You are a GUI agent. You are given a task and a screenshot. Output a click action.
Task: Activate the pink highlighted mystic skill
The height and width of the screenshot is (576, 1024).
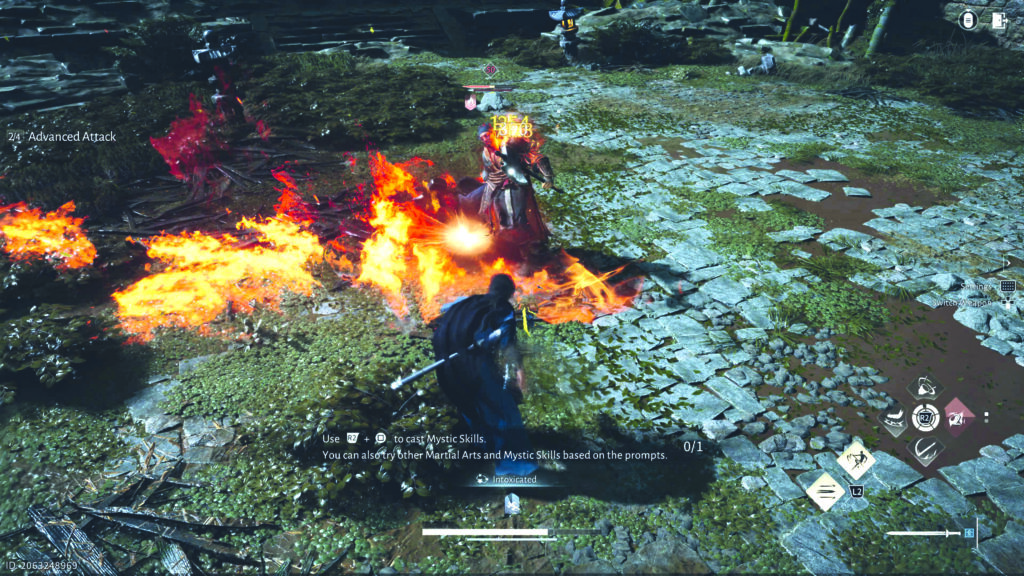point(958,417)
